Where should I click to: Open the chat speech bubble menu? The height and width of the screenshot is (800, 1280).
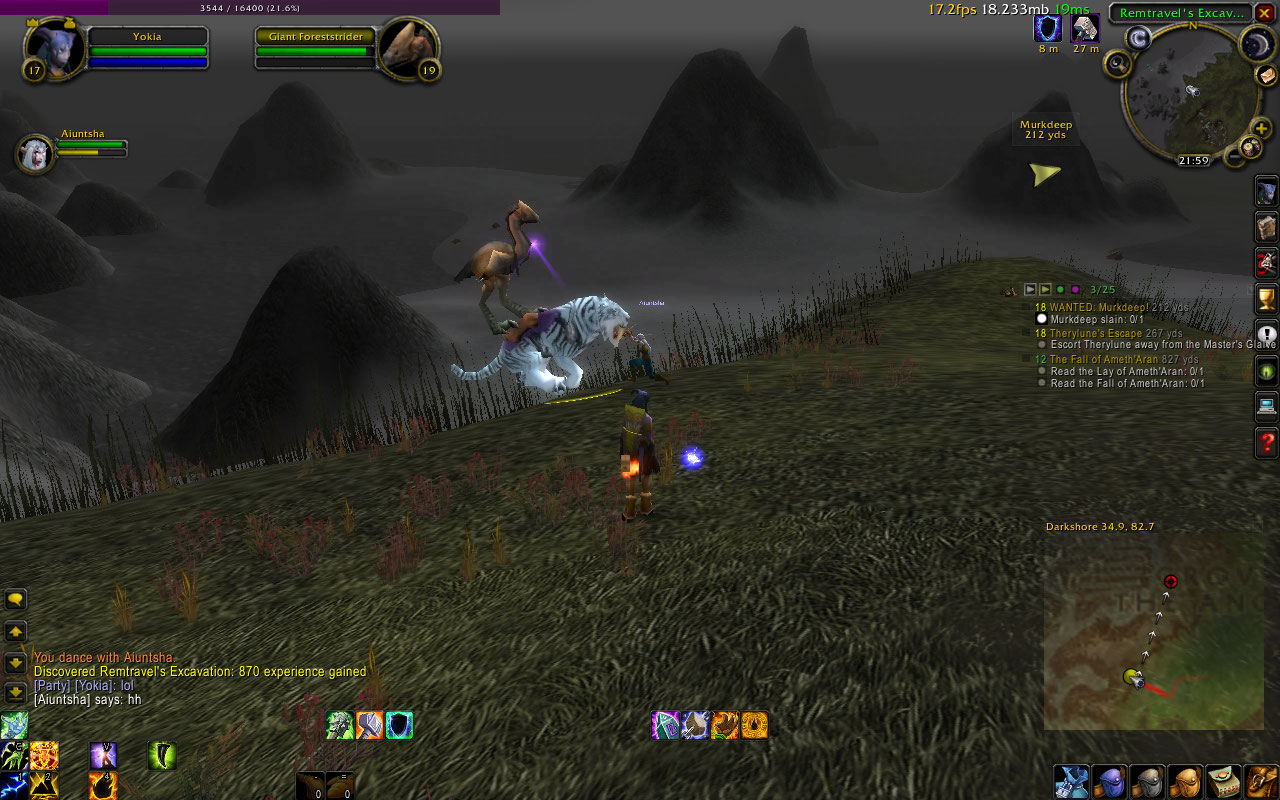[x=16, y=599]
